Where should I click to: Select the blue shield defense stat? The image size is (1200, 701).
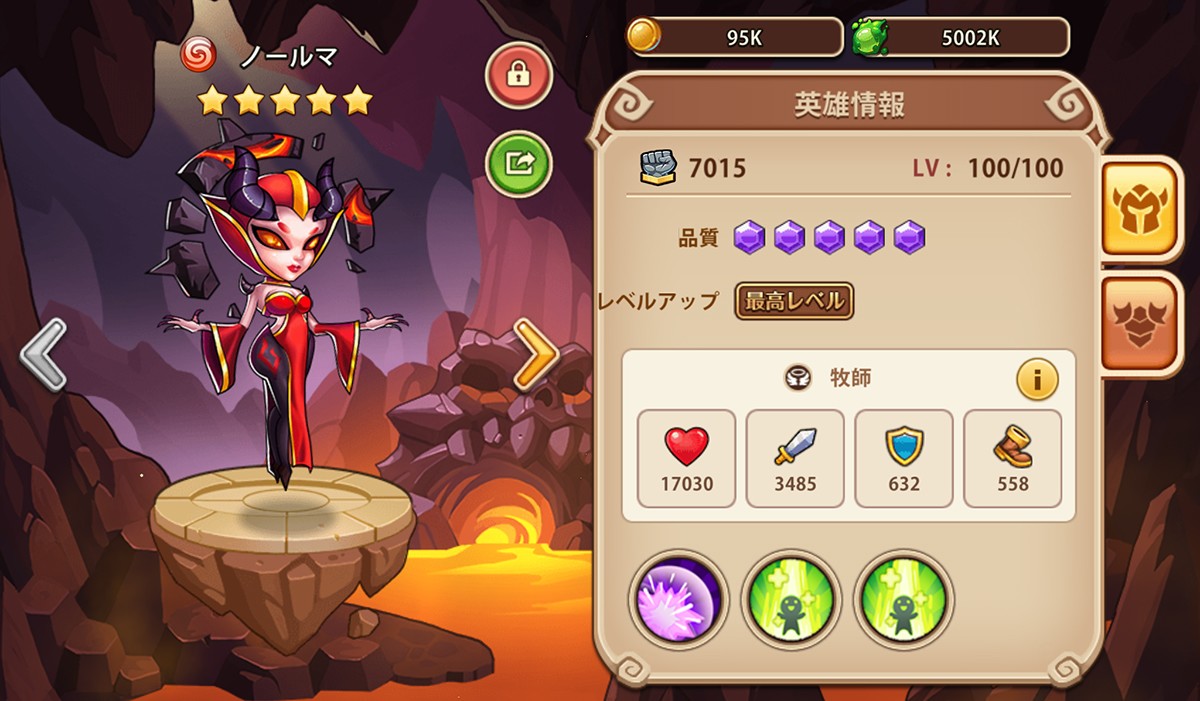904,458
